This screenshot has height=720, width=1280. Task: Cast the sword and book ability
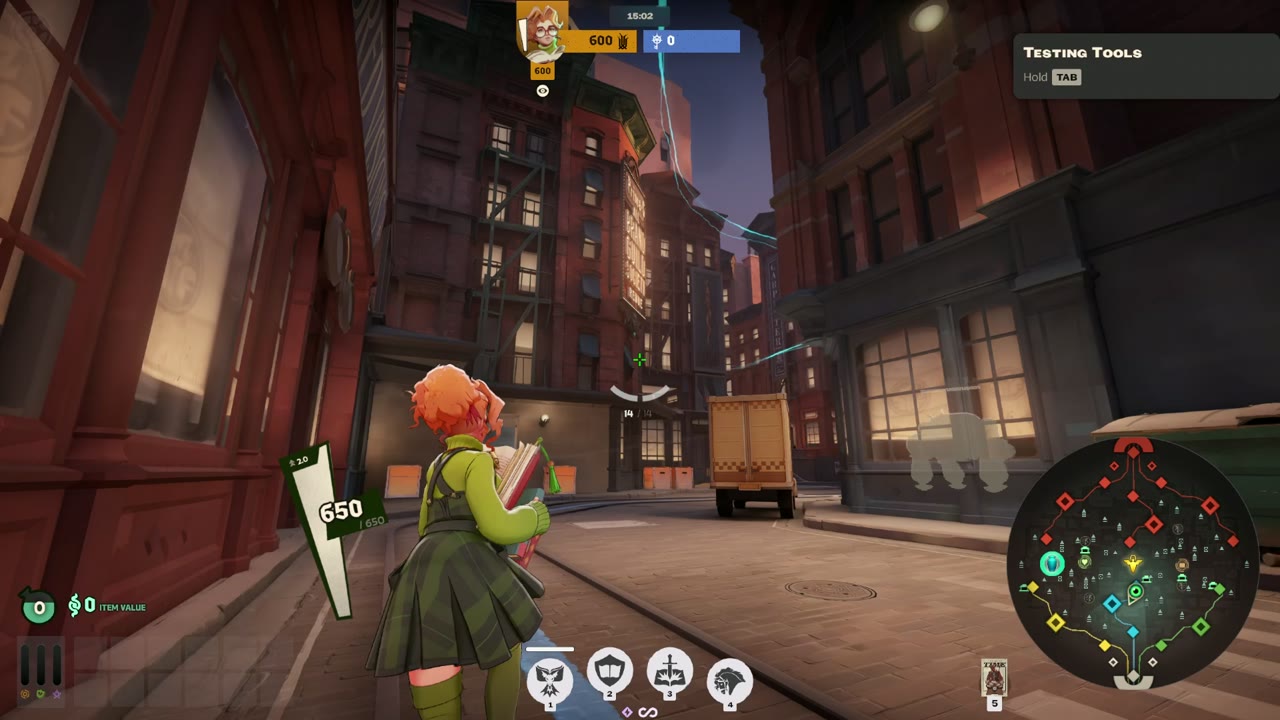coord(670,671)
